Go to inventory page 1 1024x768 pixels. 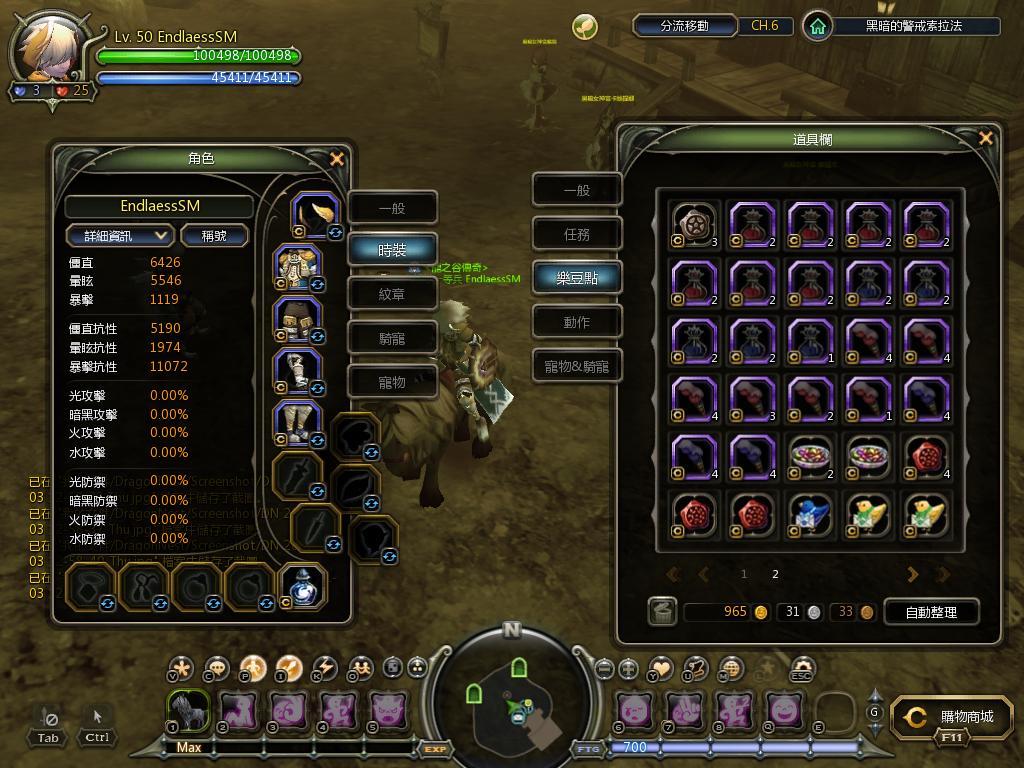[743, 575]
